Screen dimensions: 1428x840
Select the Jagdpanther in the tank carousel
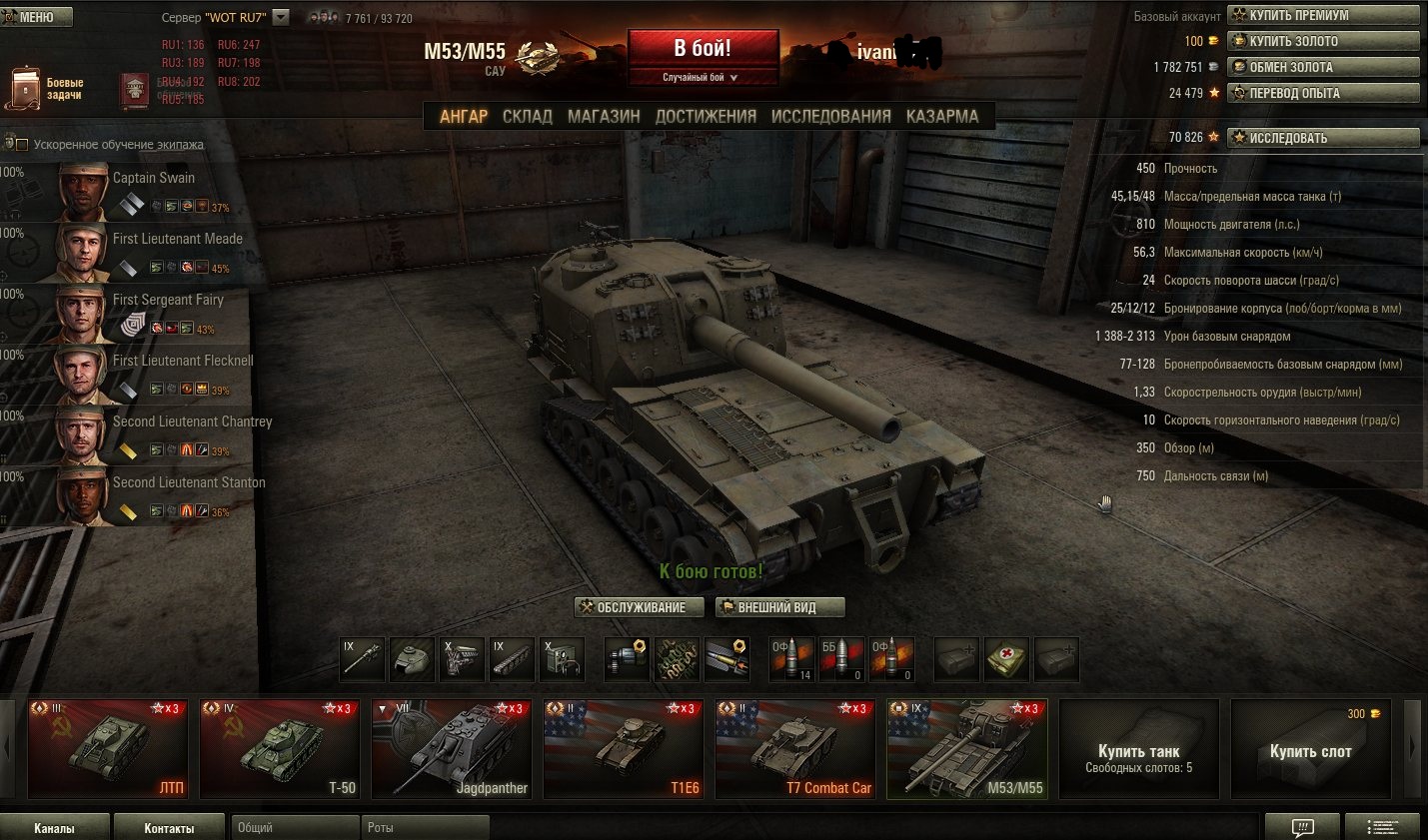tap(451, 749)
